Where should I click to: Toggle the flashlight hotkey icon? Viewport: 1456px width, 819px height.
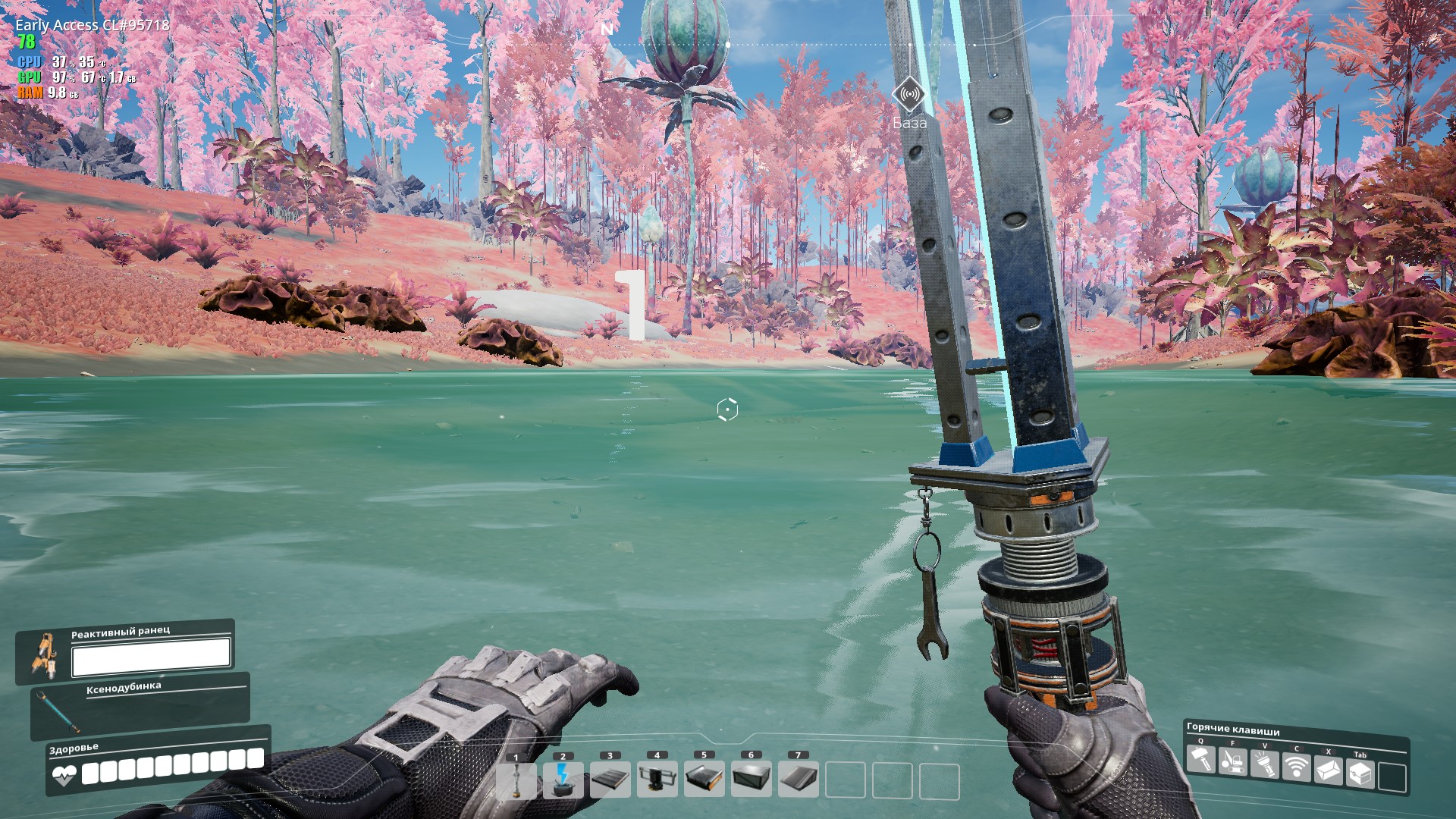click(1265, 764)
